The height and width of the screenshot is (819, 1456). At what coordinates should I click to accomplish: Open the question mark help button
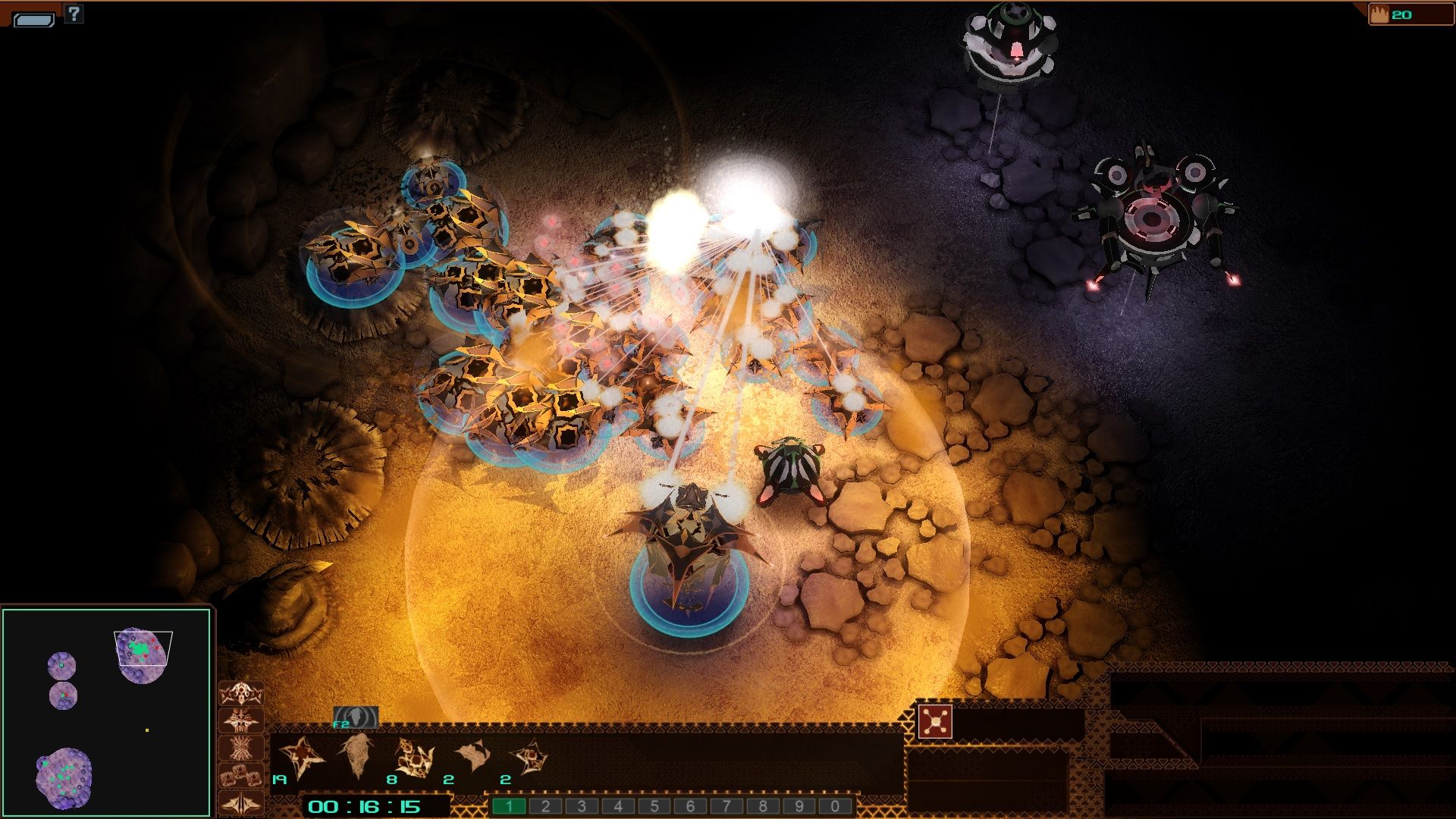coord(74,13)
